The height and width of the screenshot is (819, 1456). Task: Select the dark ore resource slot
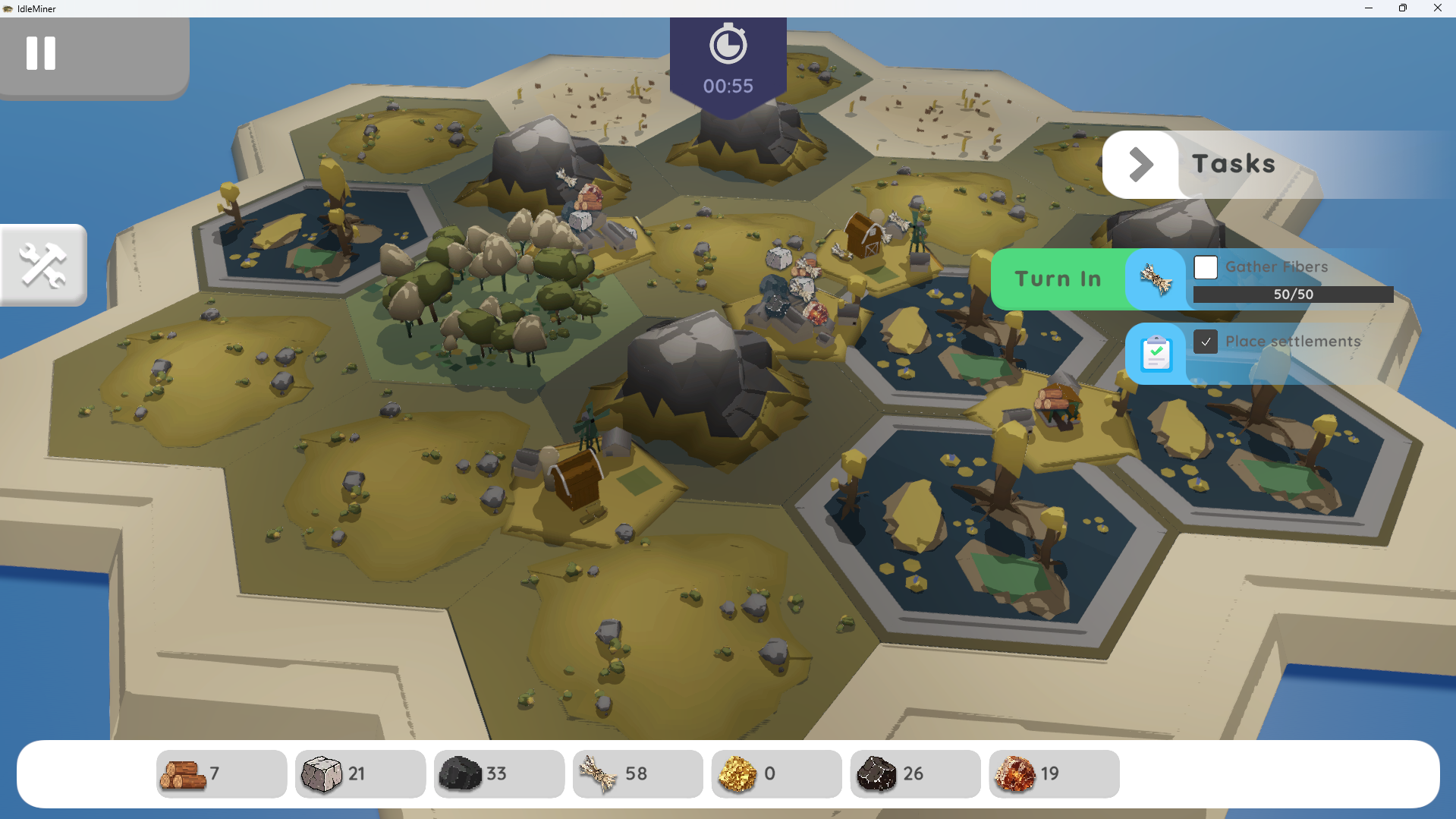[x=915, y=773]
